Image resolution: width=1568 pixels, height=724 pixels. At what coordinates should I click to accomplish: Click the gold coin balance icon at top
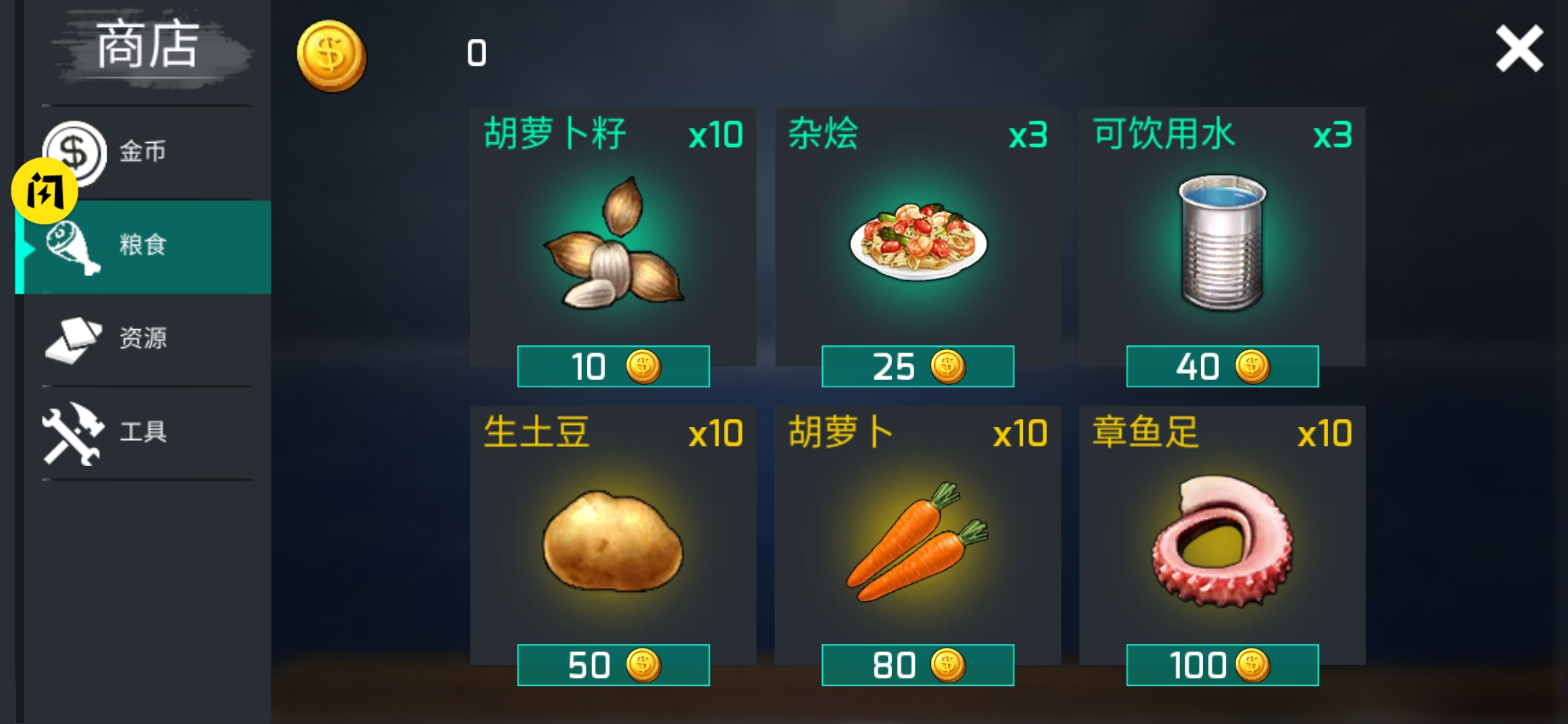click(x=331, y=56)
